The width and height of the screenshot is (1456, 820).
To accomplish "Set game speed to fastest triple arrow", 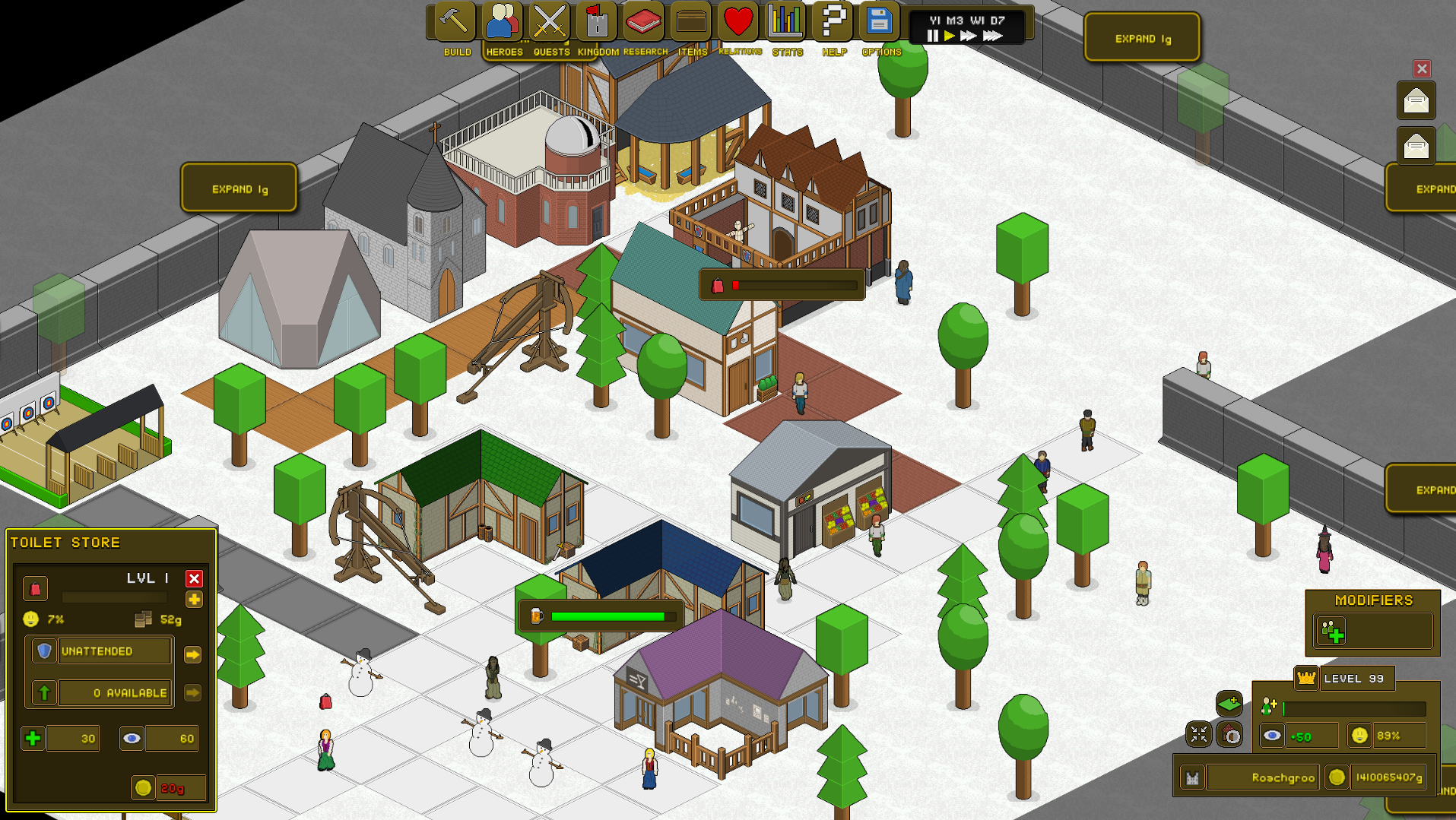I will pyautogui.click(x=992, y=36).
